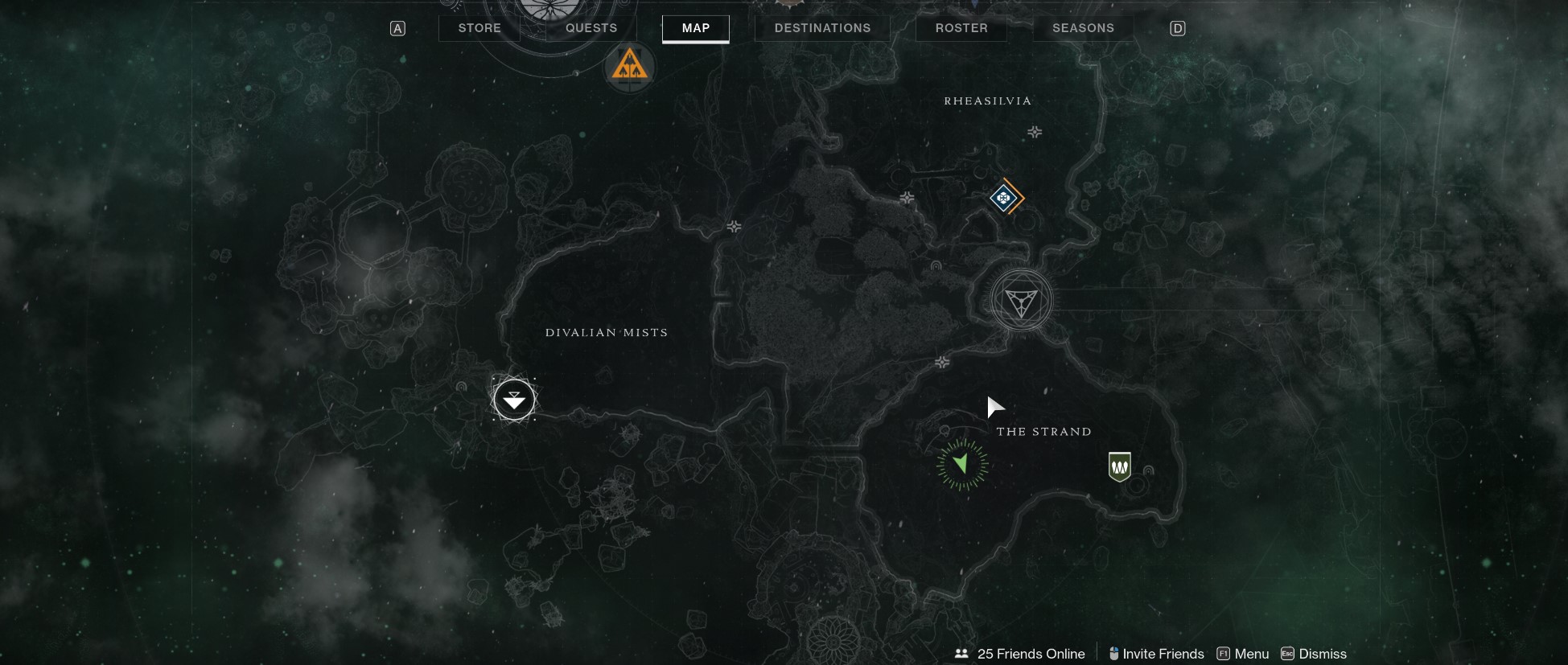
Task: Click the controller icon next to Invite Friends
Action: 1114,654
